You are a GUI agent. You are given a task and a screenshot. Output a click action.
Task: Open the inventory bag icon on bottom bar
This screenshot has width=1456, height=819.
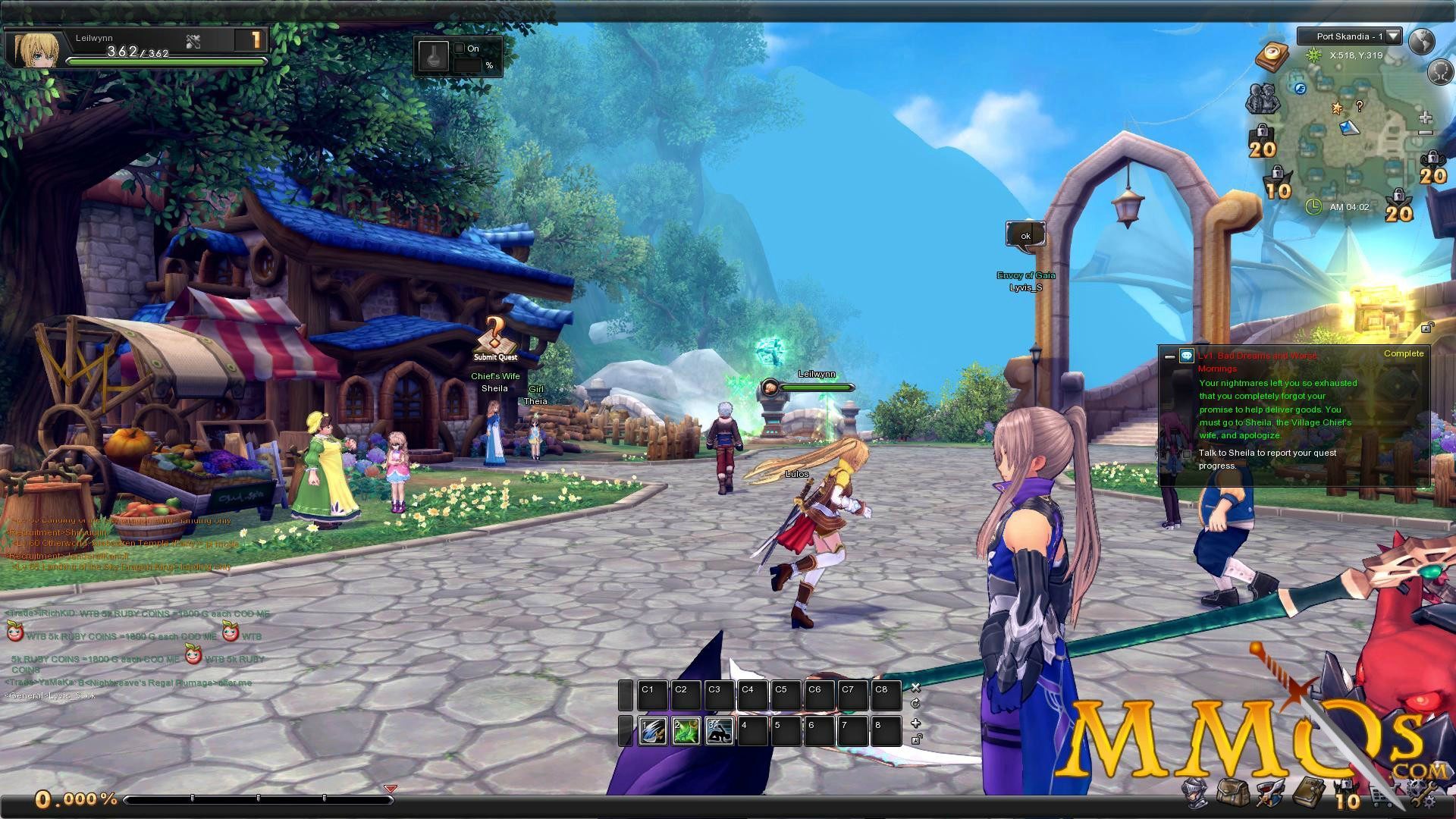pos(1233,793)
